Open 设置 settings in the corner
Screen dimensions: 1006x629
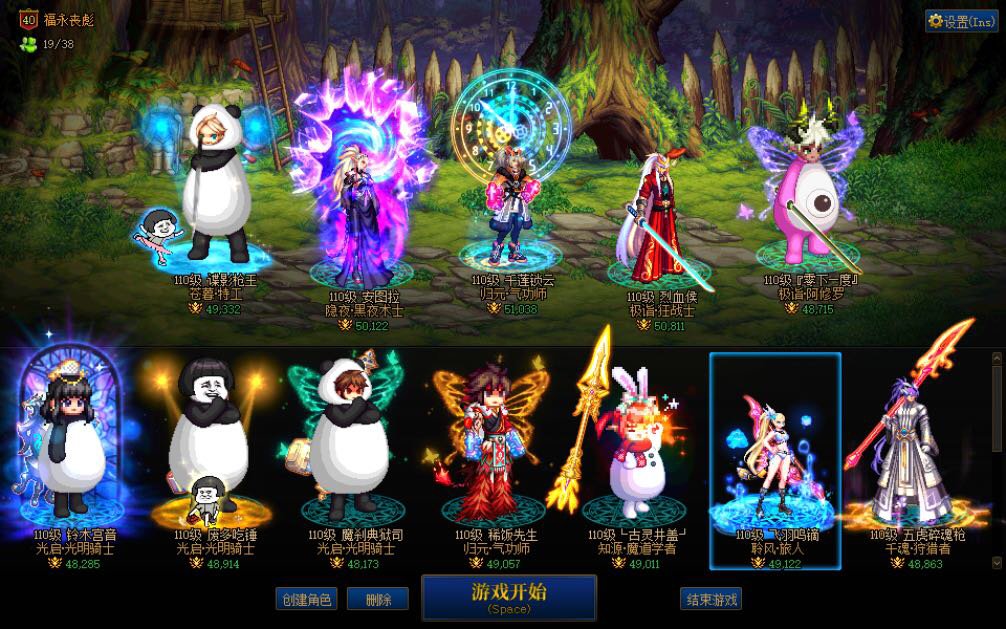point(961,21)
